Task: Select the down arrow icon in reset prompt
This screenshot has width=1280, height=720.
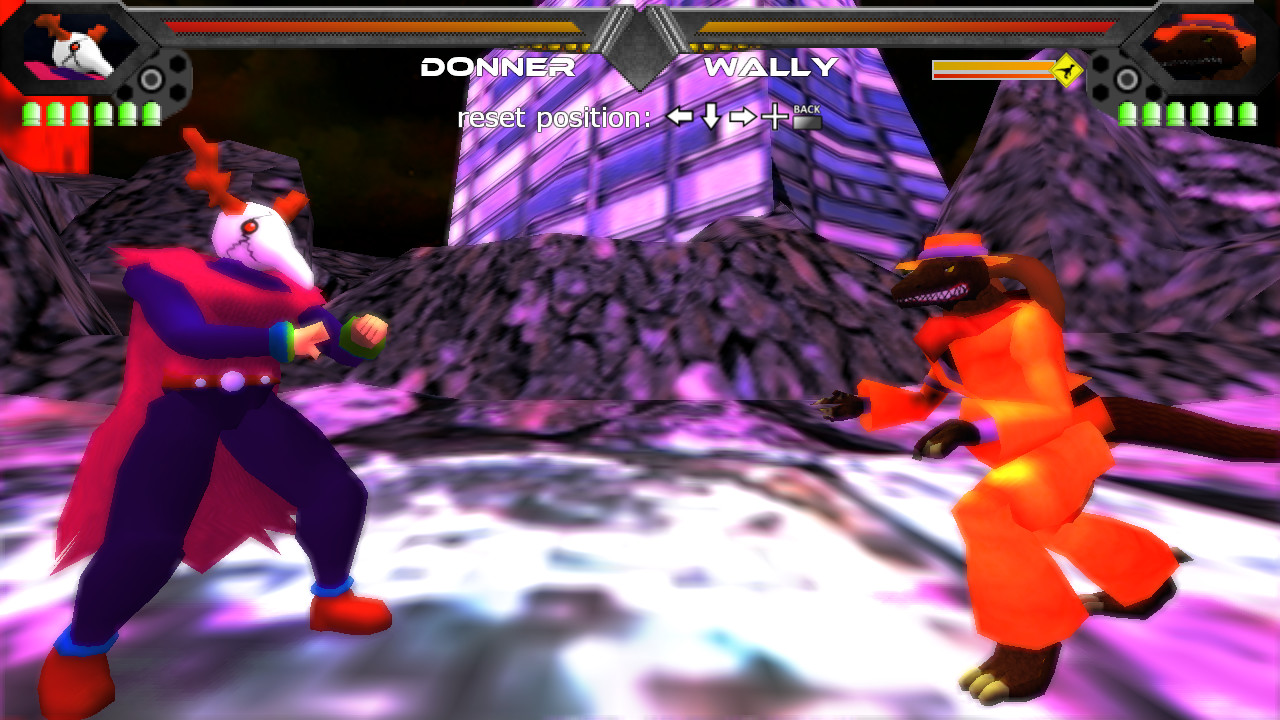Action: (710, 117)
